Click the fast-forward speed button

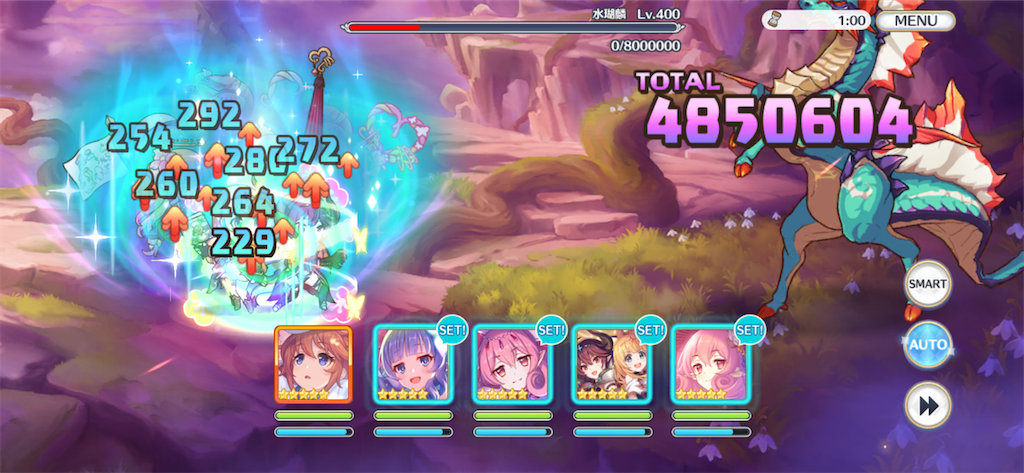pos(927,405)
